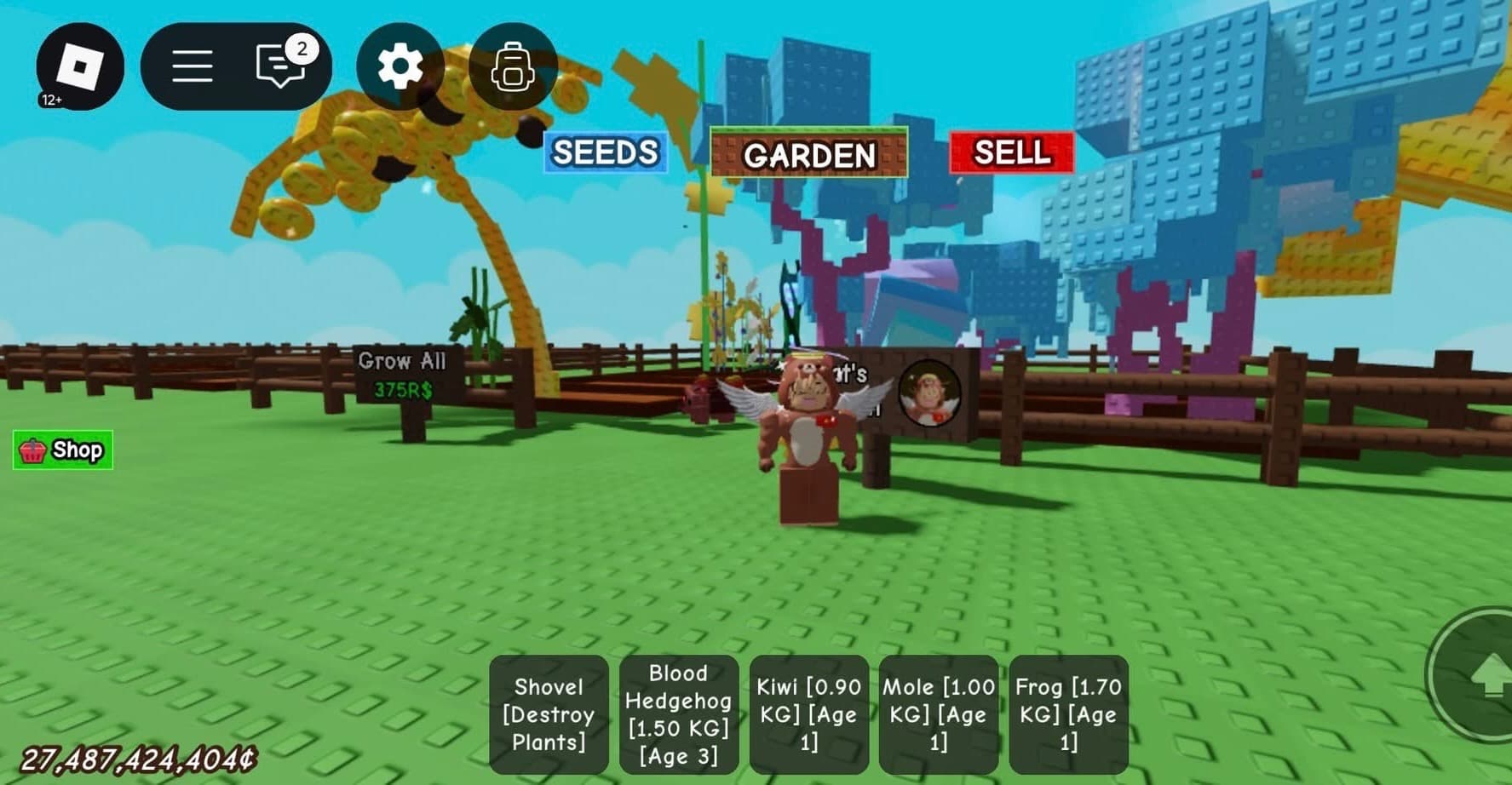Equip the Blood Hedgehog slot
The width and height of the screenshot is (1512, 785).
pos(678,714)
